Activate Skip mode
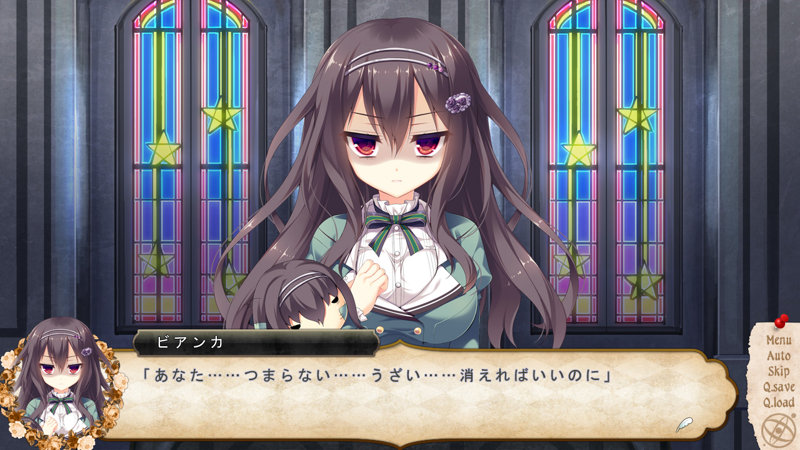800x450 pixels. pos(778,372)
